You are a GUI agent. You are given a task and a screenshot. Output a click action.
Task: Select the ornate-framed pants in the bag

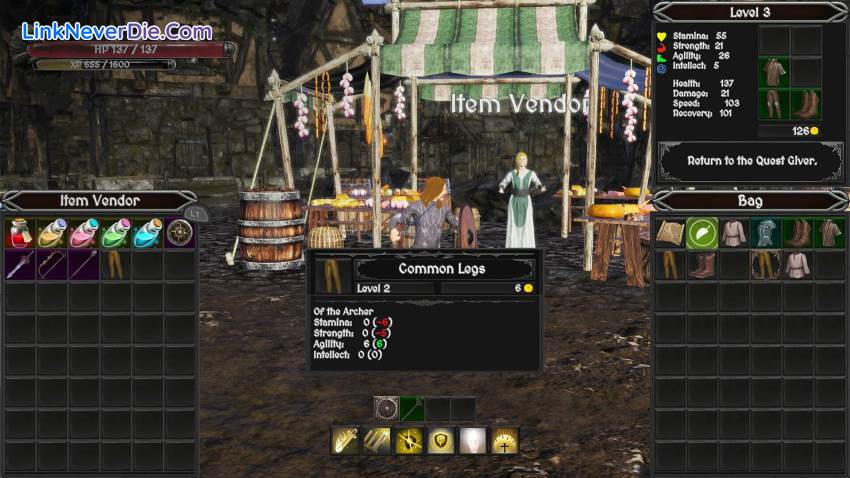coord(766,265)
